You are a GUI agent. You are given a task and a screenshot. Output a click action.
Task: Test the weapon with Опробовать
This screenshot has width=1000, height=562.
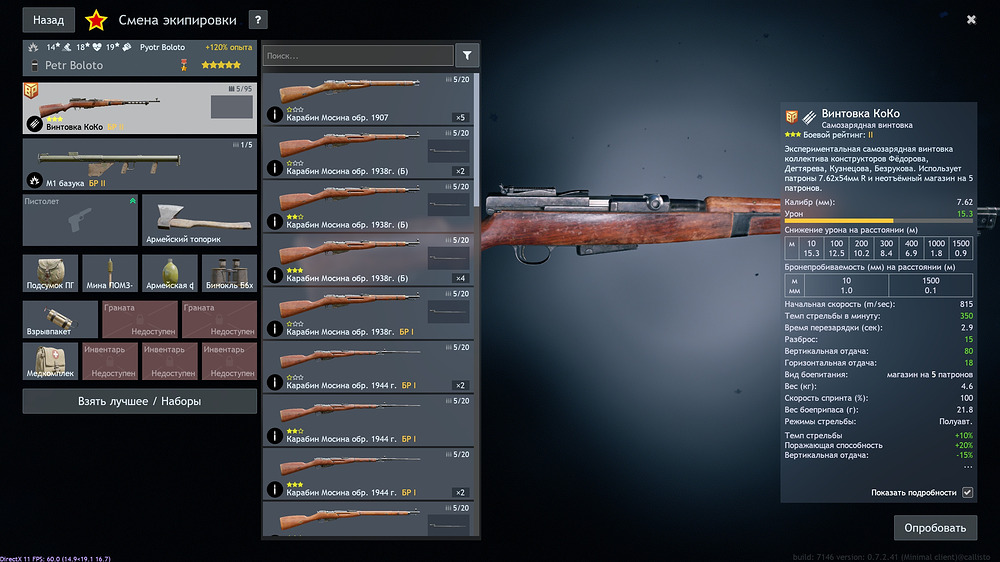tap(935, 527)
